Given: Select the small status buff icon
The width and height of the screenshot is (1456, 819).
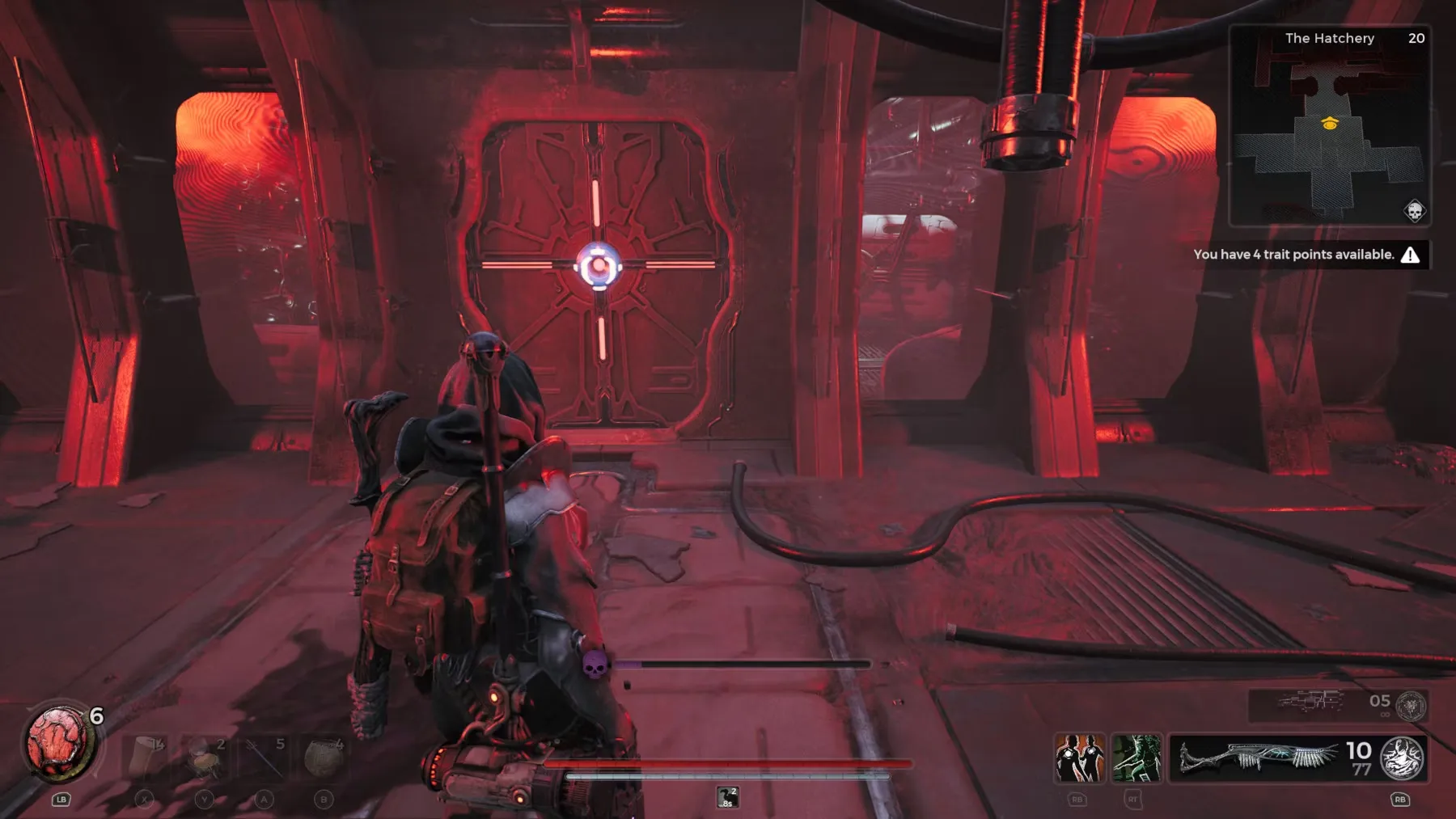Looking at the screenshot, I should (x=727, y=797).
